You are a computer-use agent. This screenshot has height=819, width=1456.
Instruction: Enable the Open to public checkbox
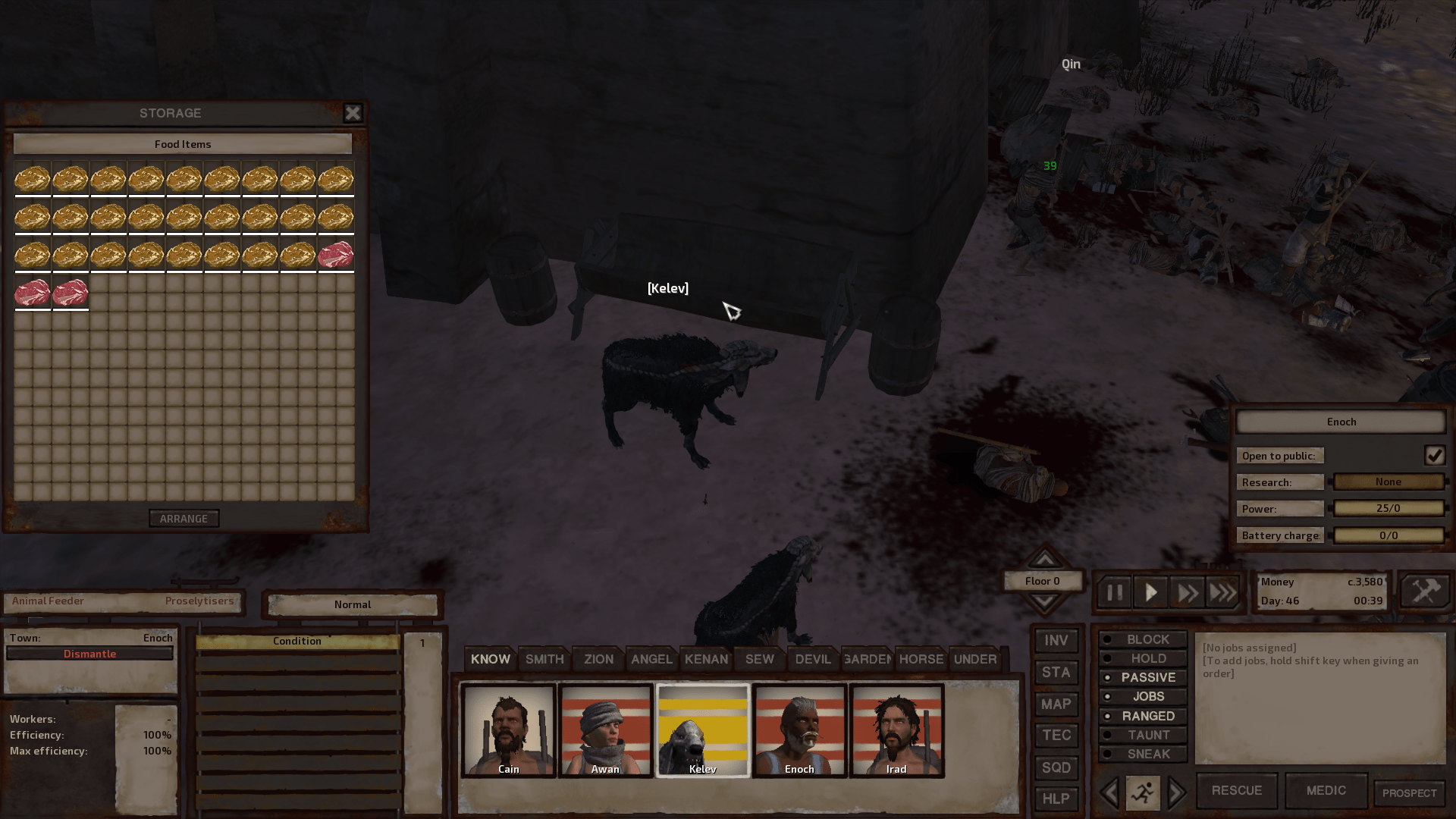tap(1434, 455)
